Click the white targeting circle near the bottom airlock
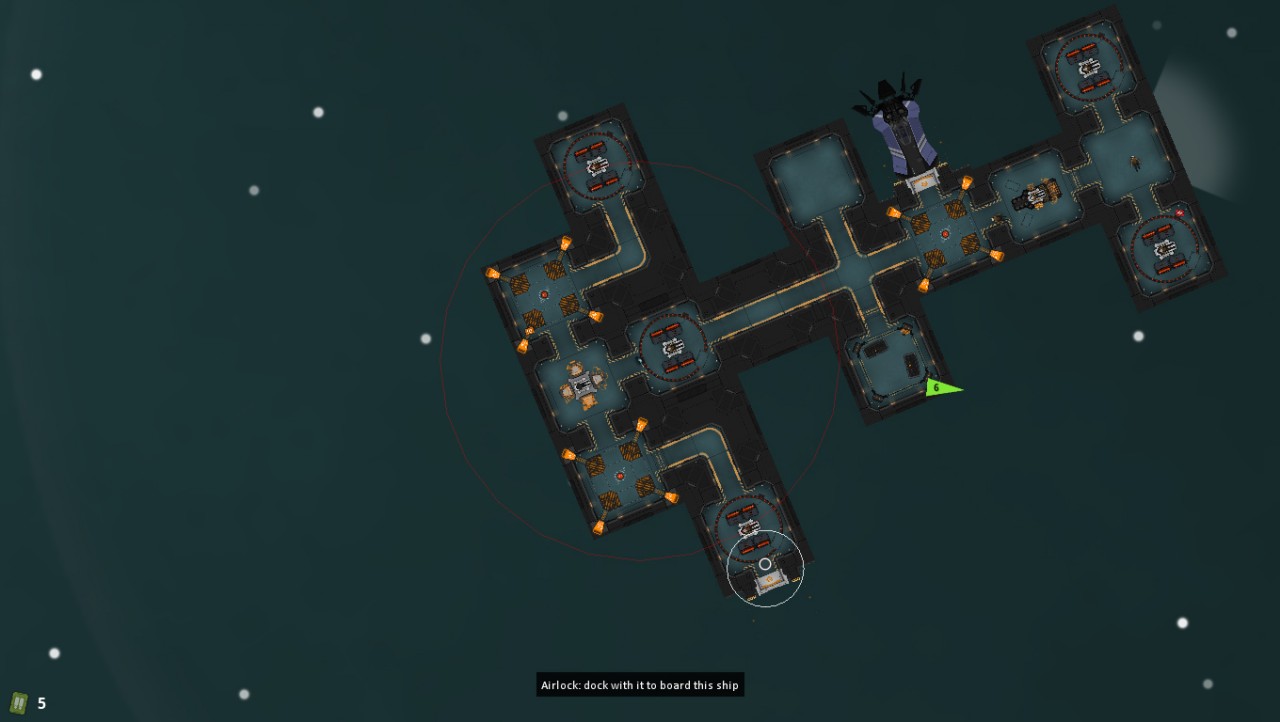 tap(766, 564)
